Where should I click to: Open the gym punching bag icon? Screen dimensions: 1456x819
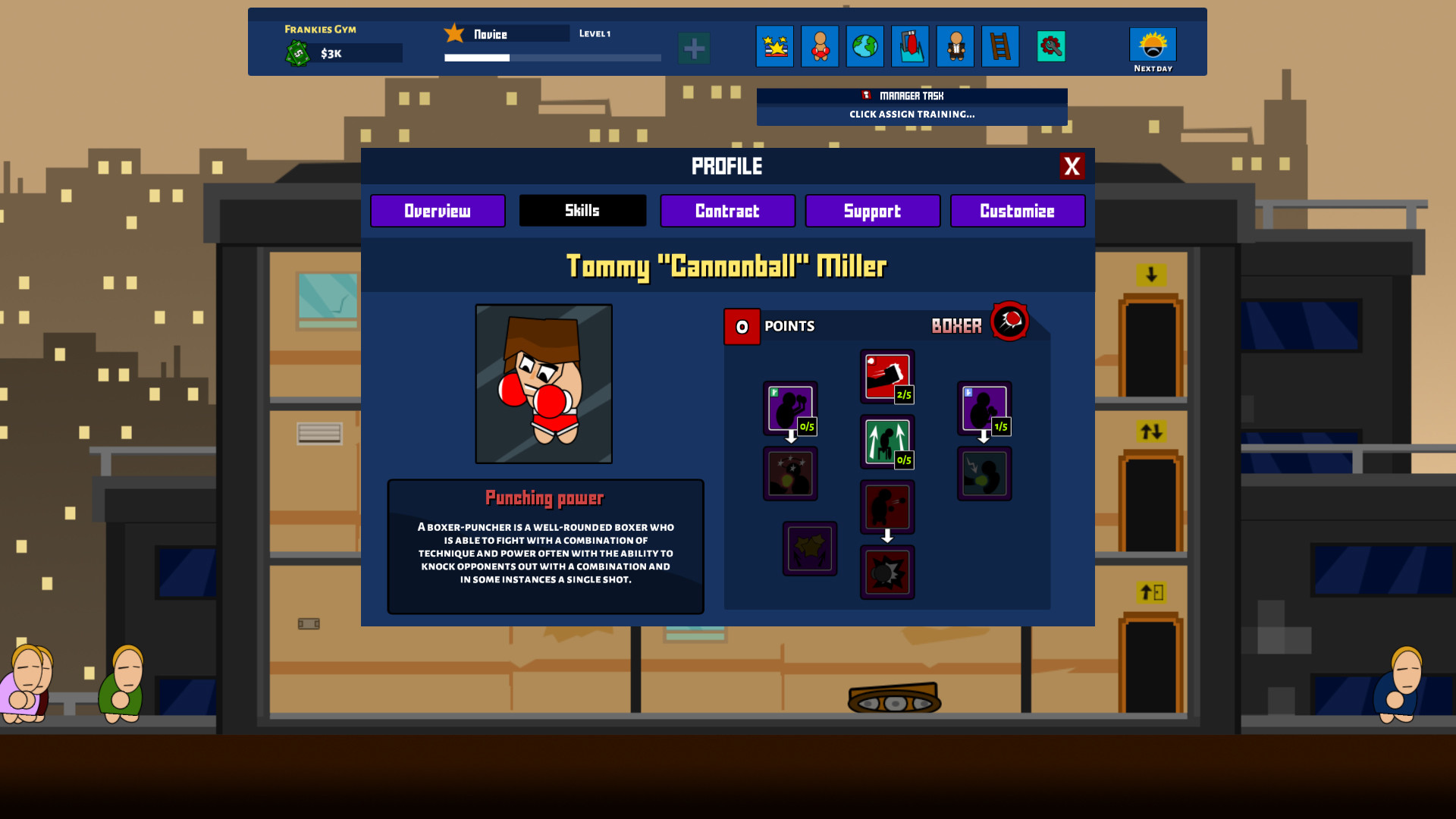(x=910, y=46)
